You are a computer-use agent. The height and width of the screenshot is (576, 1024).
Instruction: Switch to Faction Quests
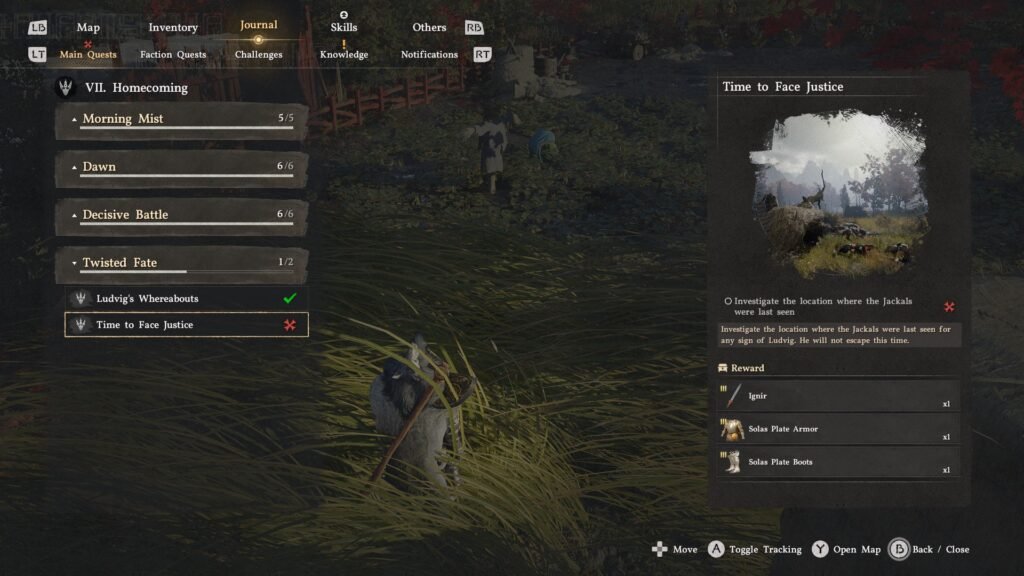173,55
